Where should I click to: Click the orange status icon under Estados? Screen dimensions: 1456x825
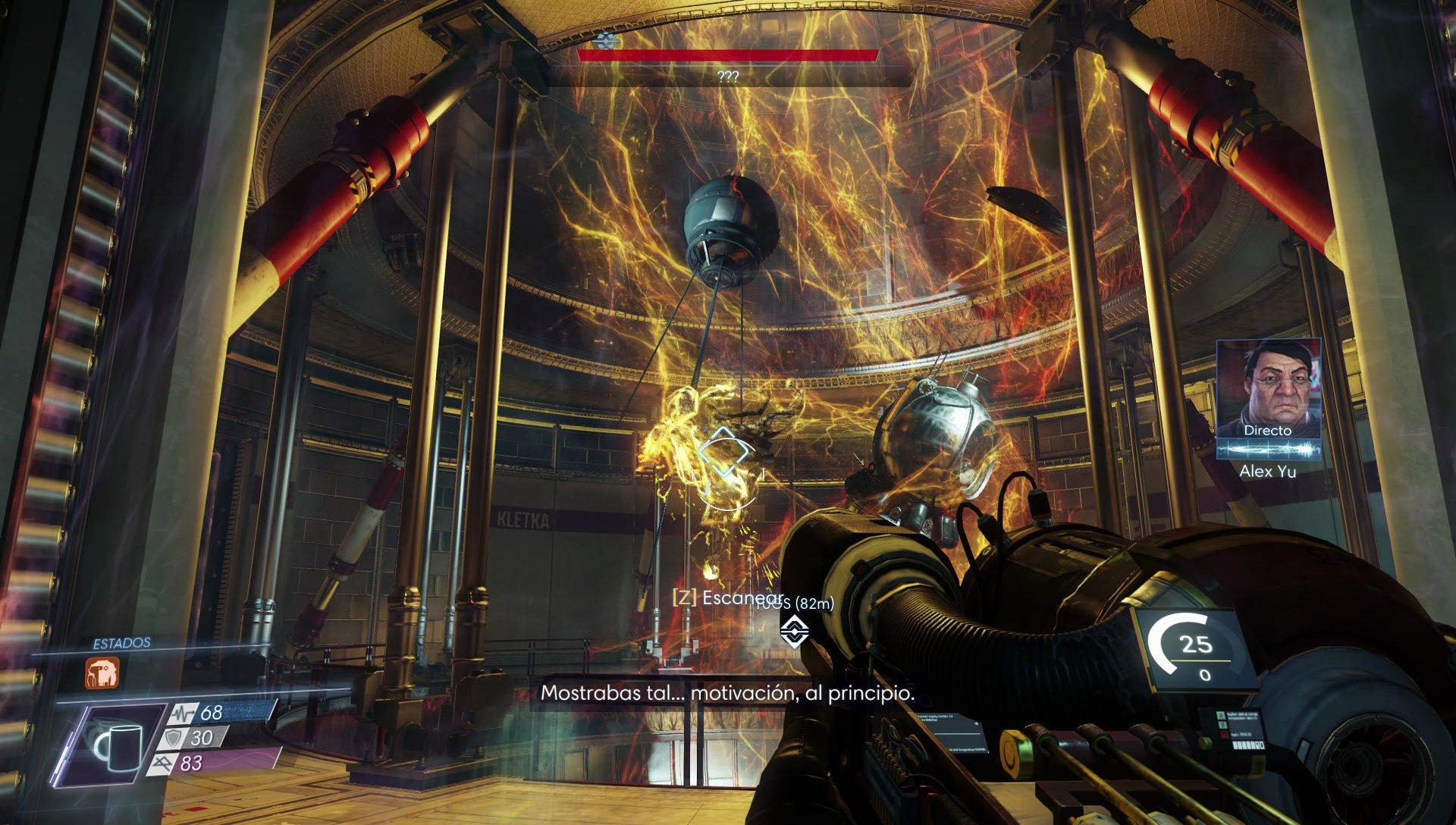[x=102, y=673]
